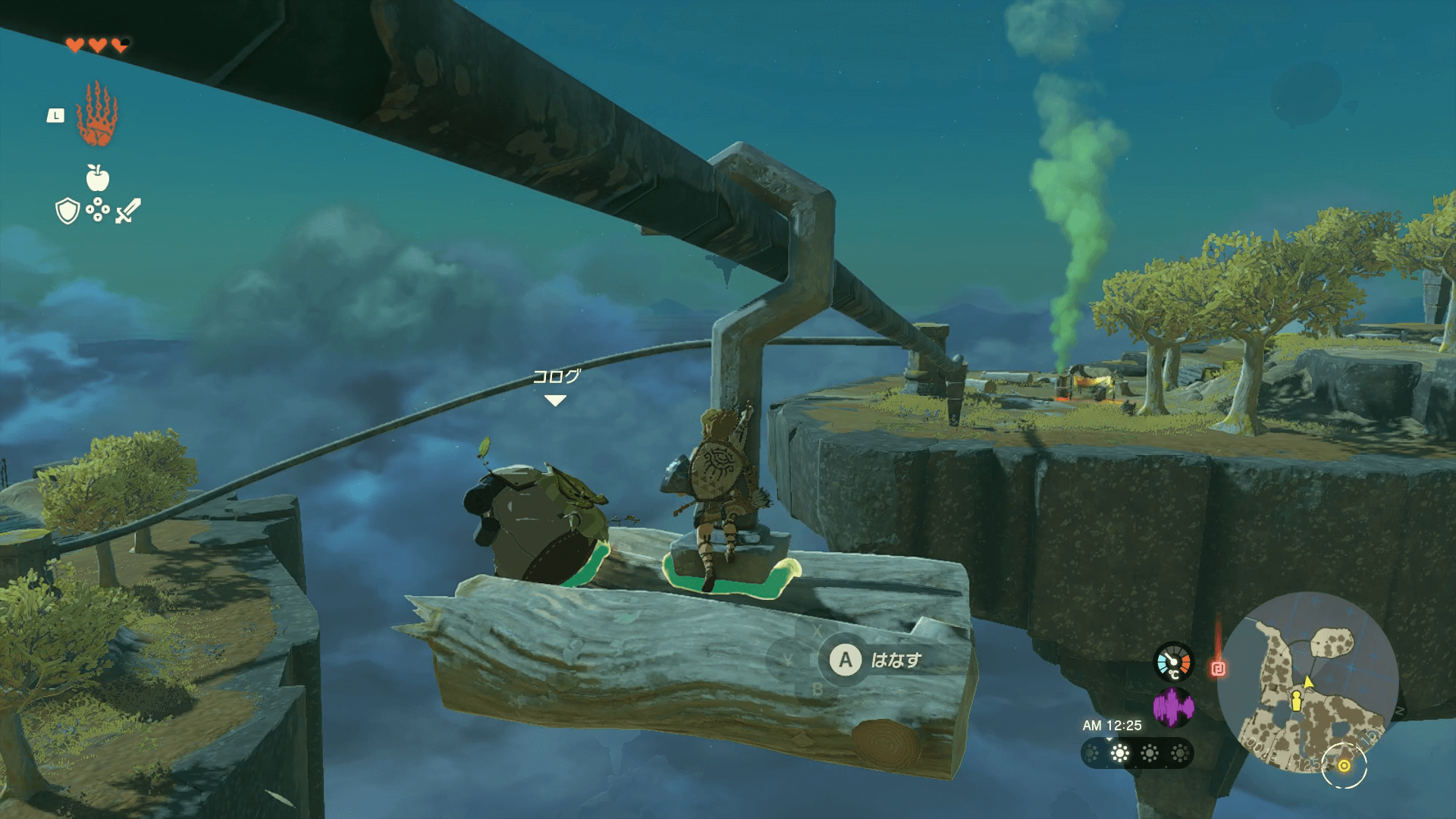Select the yellow ring objective marker on minimap
The image size is (1456, 819).
[1344, 766]
